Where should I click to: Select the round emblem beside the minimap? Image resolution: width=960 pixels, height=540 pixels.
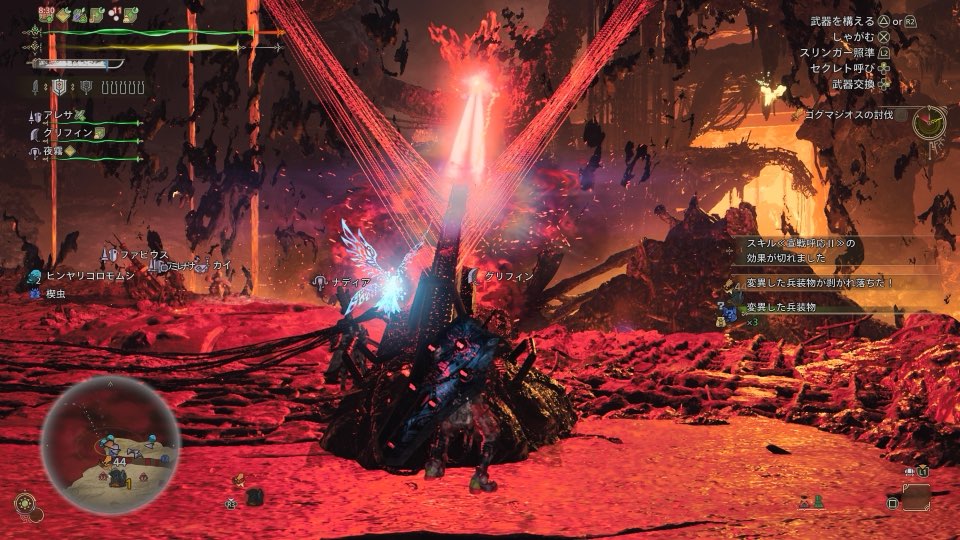[24, 504]
